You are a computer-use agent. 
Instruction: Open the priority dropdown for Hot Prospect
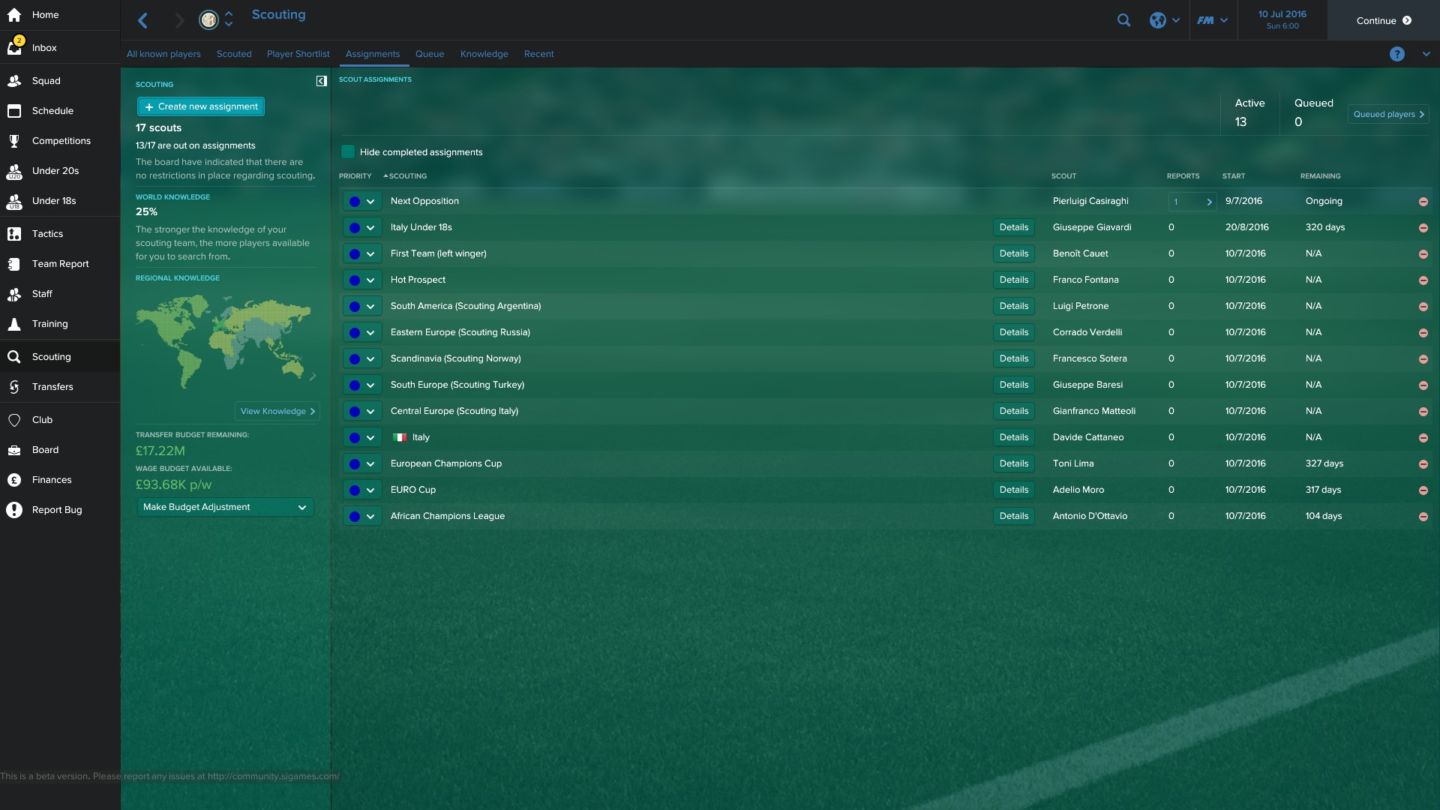(369, 279)
